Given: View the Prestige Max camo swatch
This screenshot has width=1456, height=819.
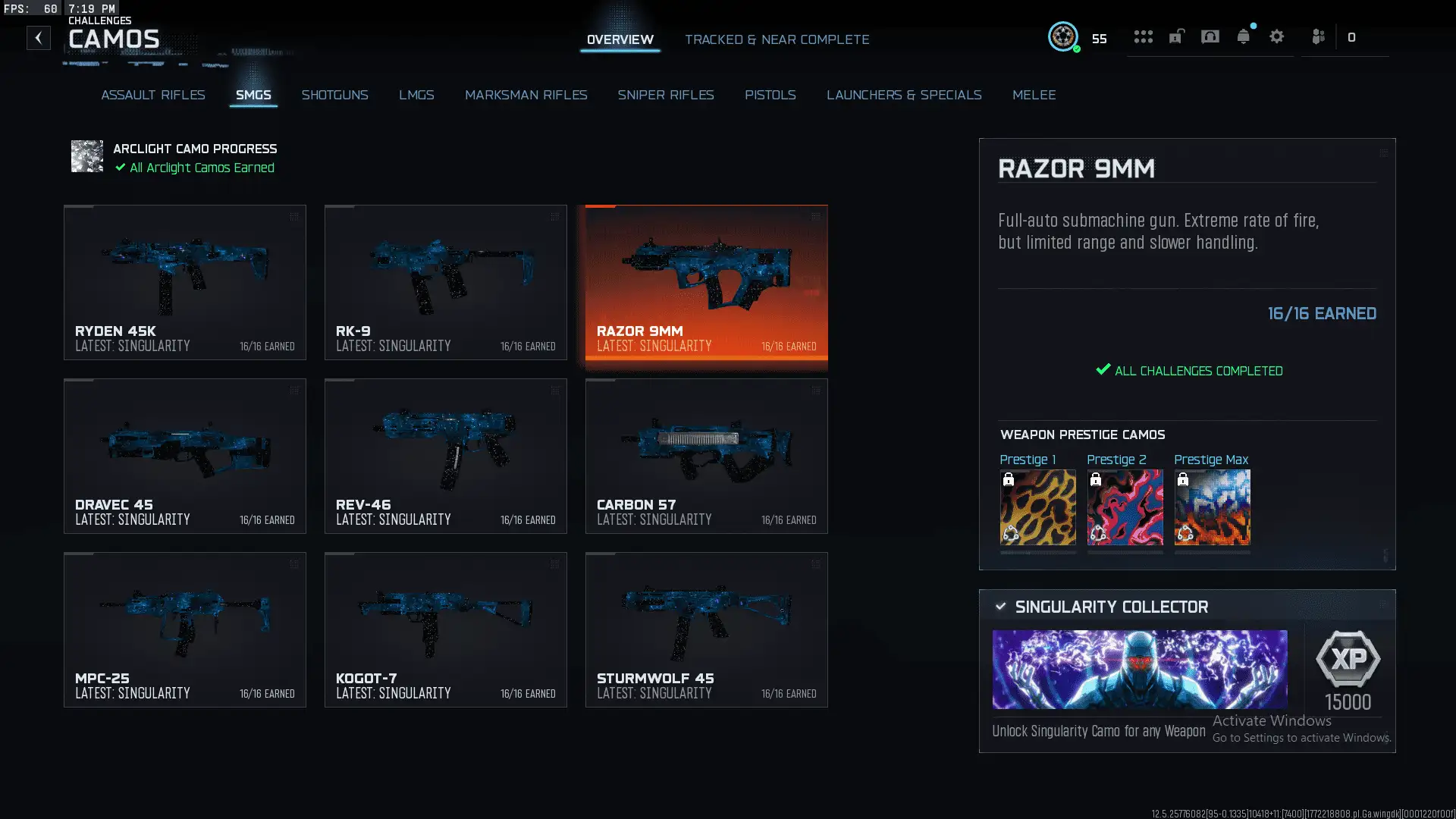Looking at the screenshot, I should (x=1212, y=507).
